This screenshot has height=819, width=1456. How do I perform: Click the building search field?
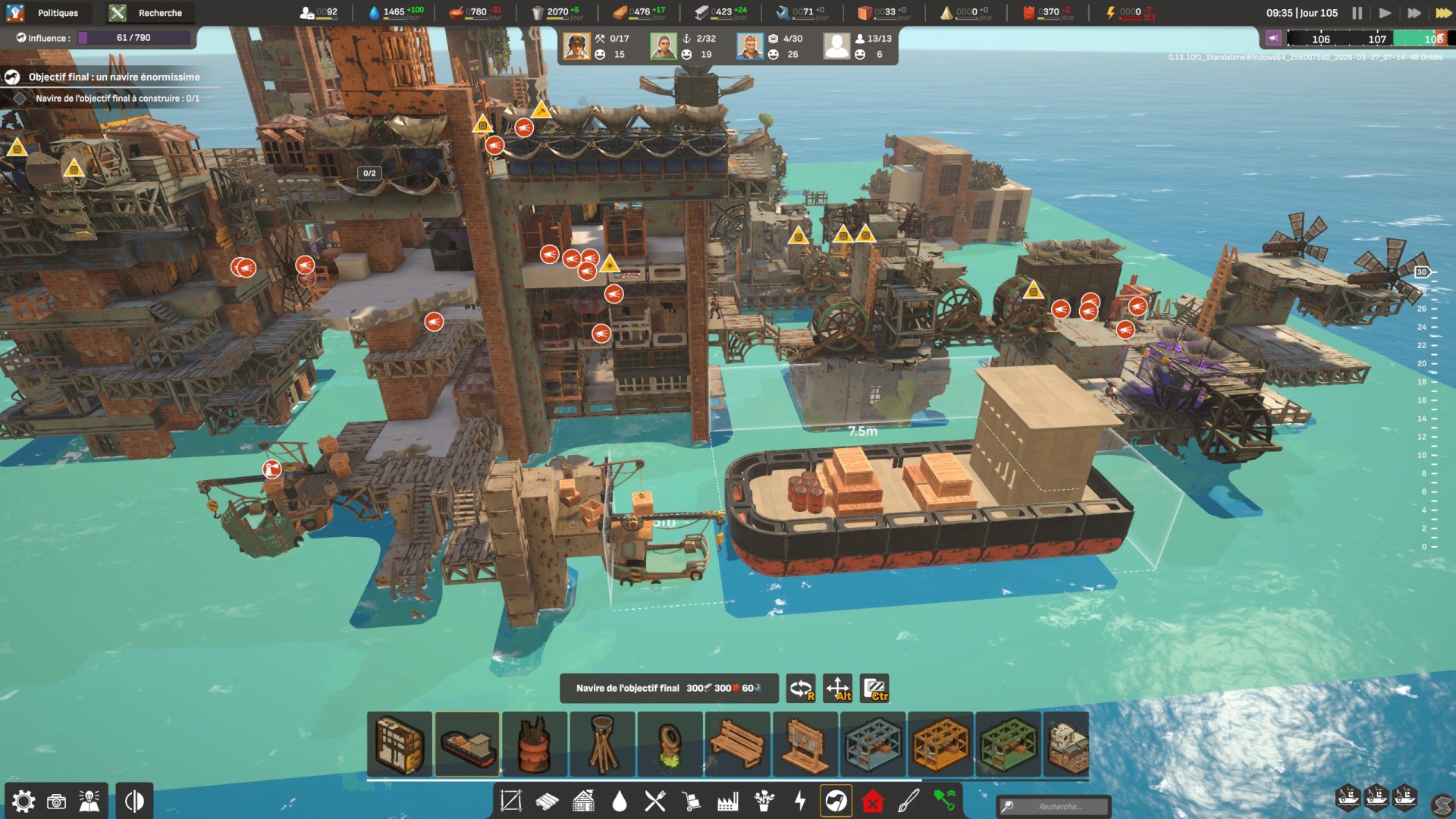point(1059,806)
